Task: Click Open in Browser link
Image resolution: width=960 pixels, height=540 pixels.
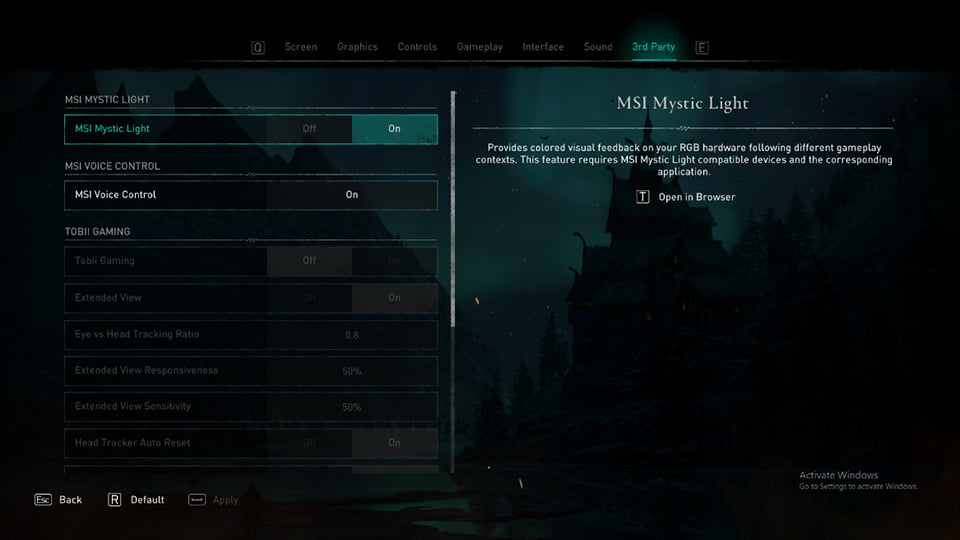Action: point(696,197)
